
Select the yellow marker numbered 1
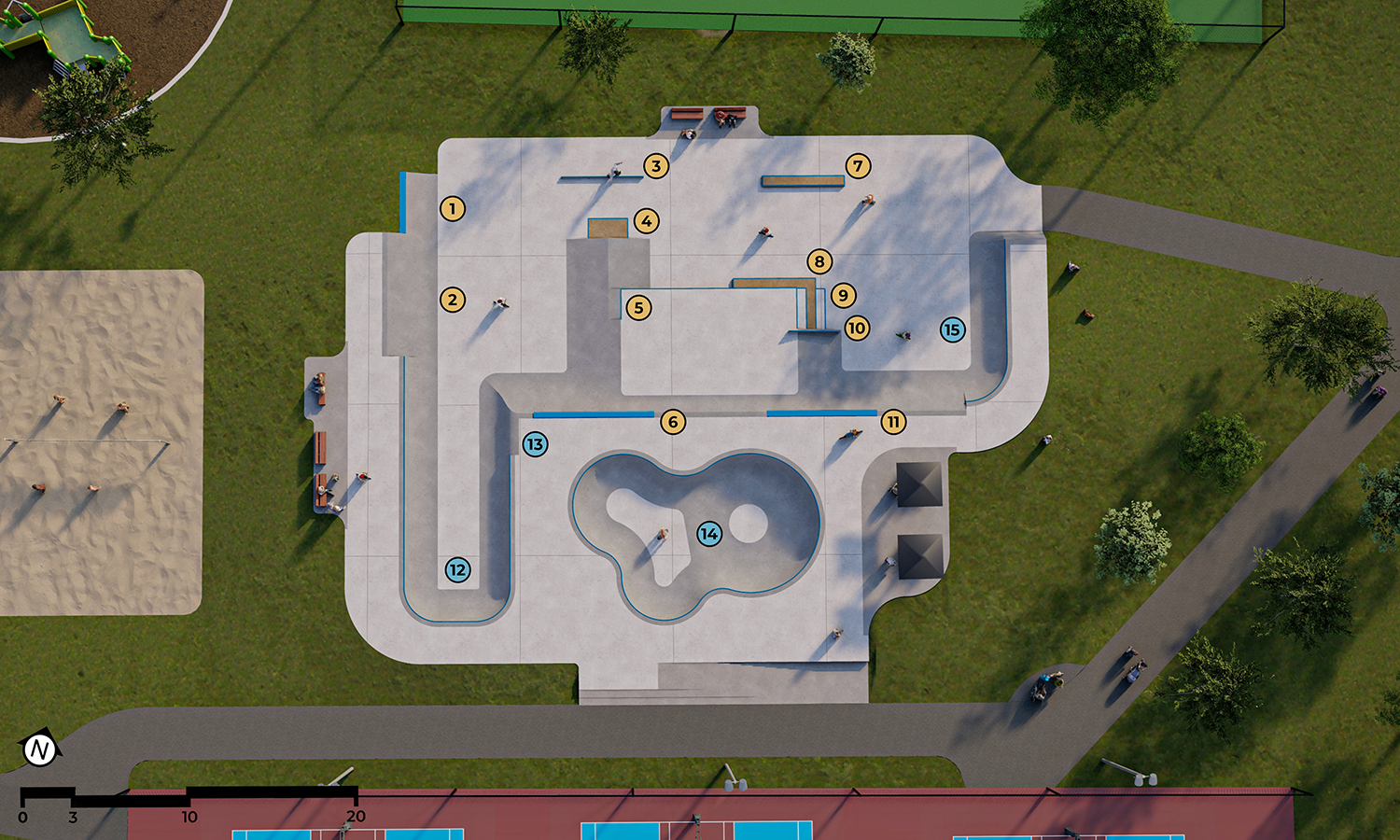pyautogui.click(x=453, y=208)
